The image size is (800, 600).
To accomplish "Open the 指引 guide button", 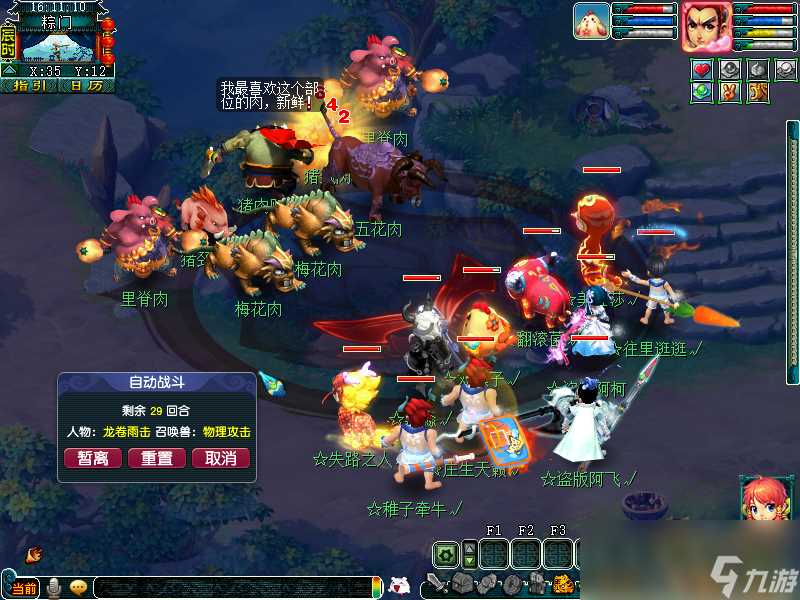I will [32, 85].
